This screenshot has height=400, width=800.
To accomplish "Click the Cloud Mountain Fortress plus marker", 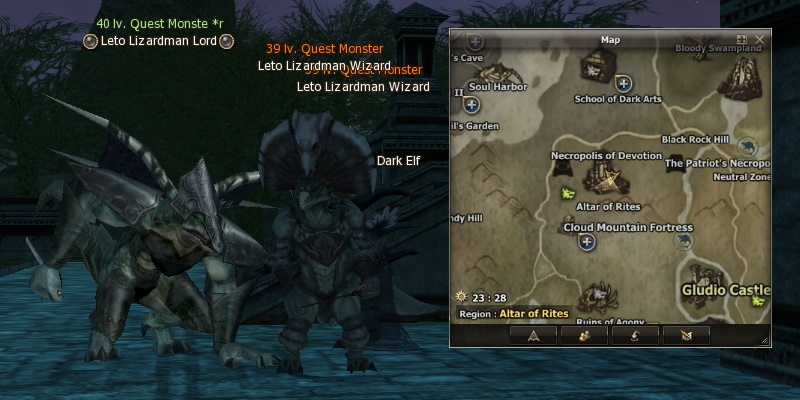I will [x=587, y=241].
